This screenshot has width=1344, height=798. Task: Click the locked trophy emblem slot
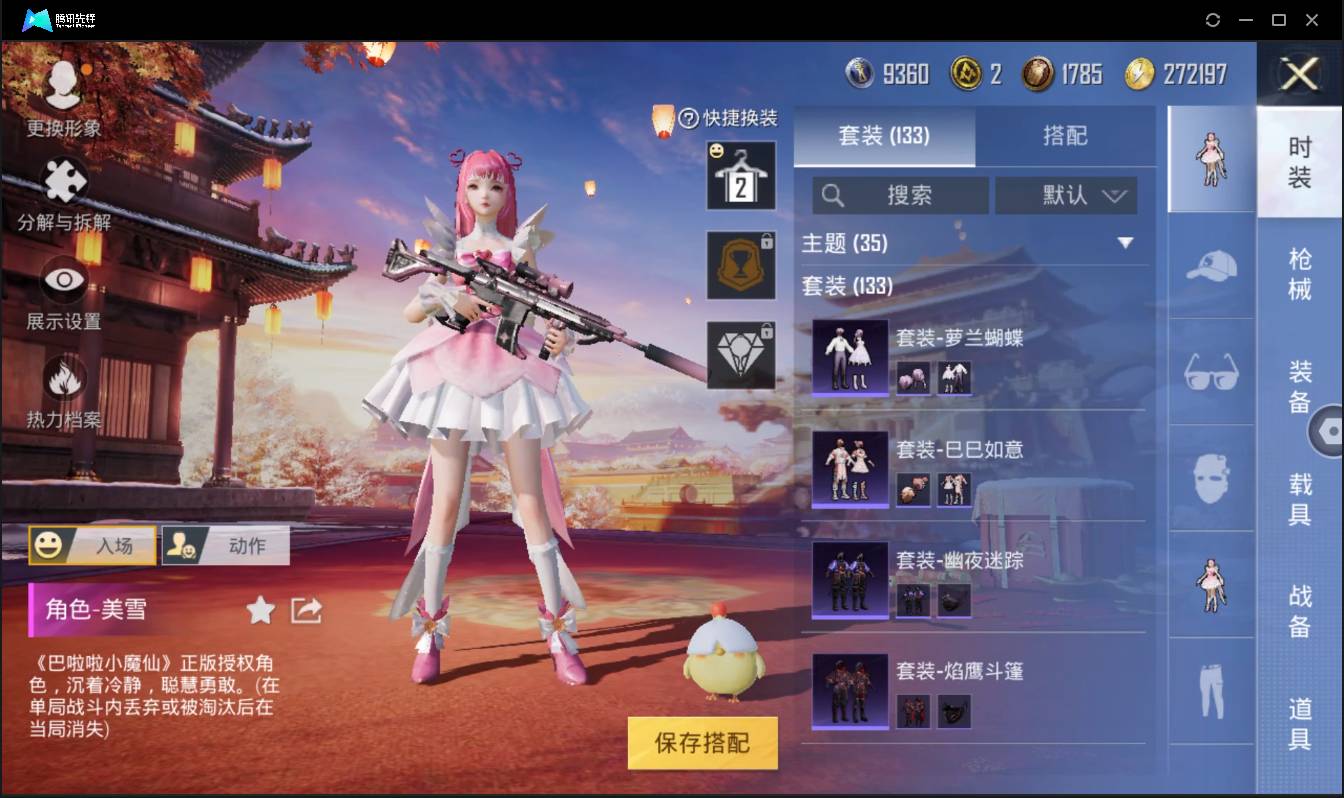point(741,265)
